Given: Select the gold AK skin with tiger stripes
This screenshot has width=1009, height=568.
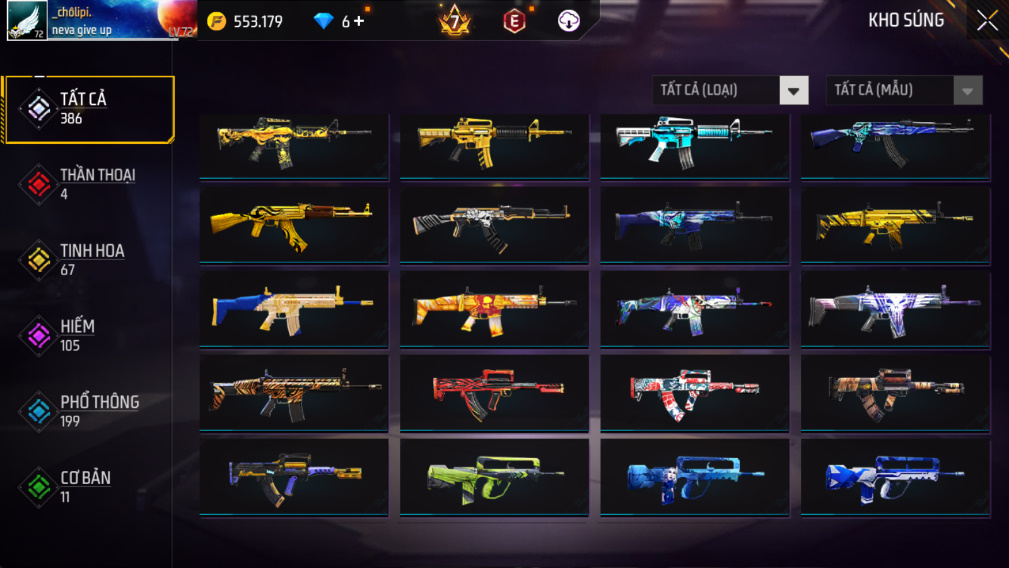Looking at the screenshot, I should pos(294,222).
